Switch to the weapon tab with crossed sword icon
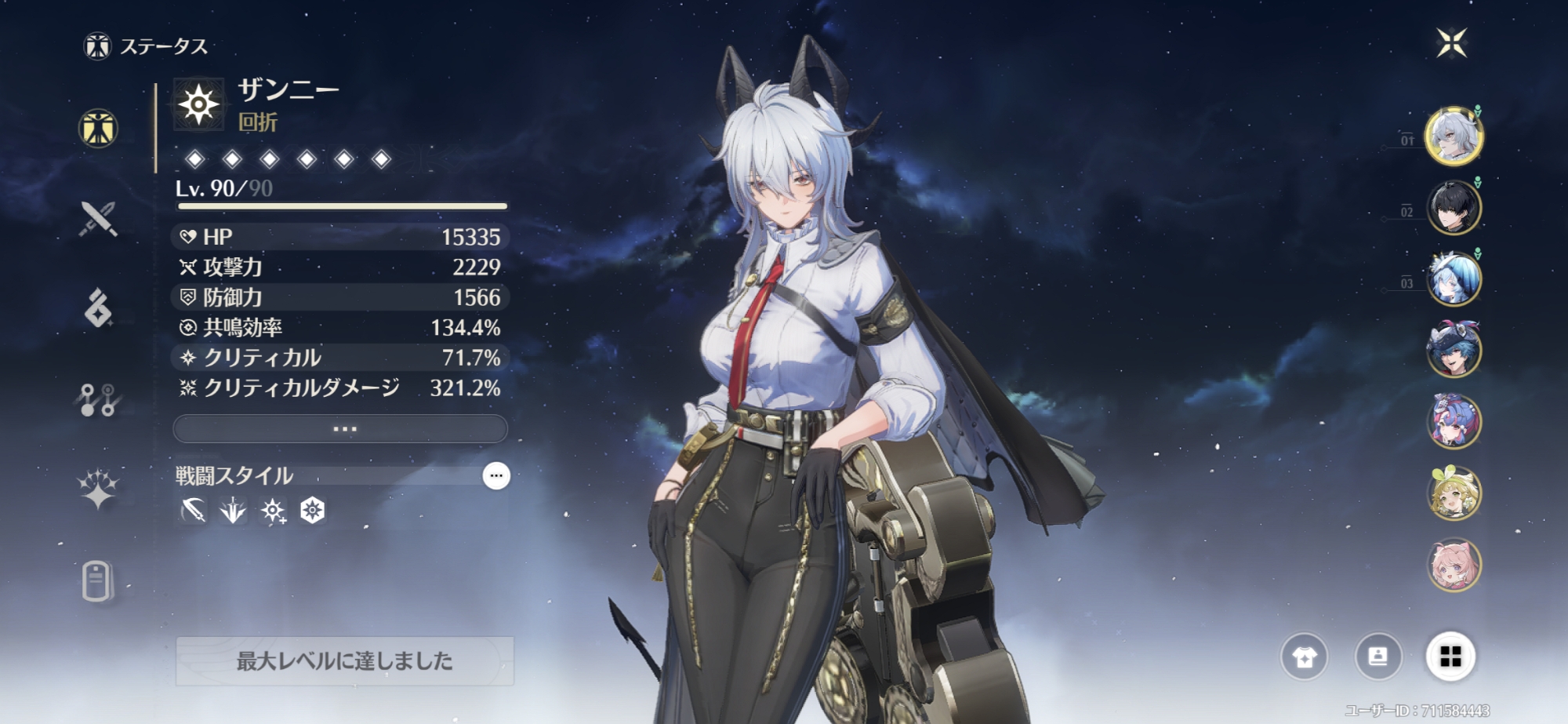The height and width of the screenshot is (724, 1568). click(x=99, y=219)
